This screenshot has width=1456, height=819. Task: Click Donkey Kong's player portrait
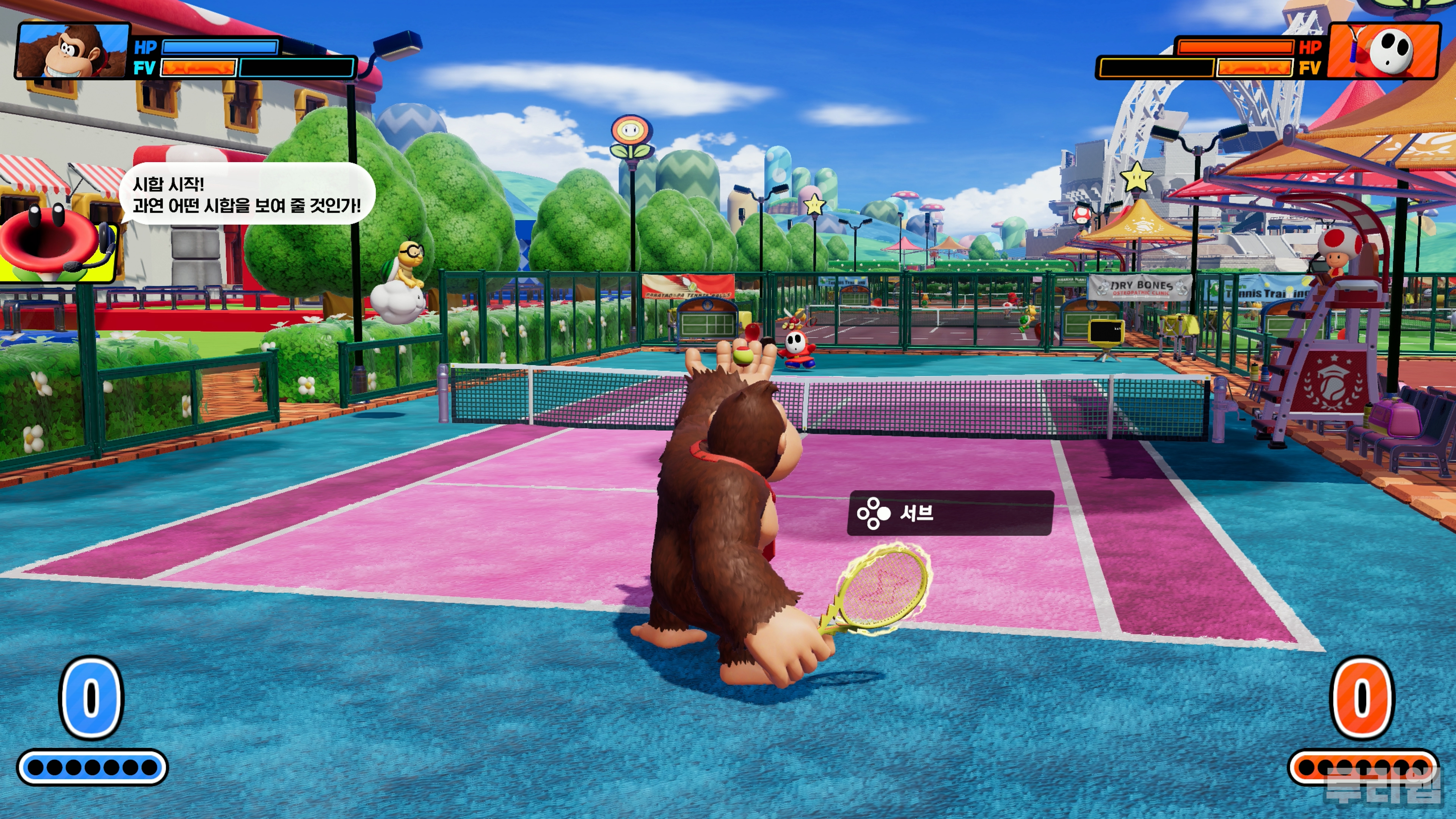pos(72,51)
